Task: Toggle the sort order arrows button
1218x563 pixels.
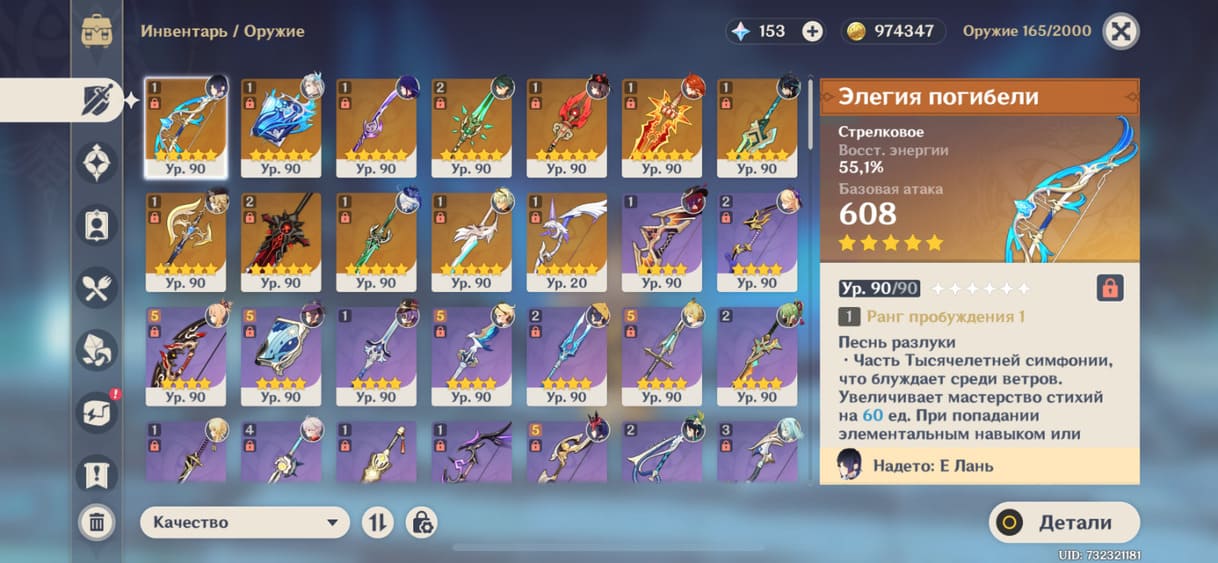Action: [x=377, y=522]
